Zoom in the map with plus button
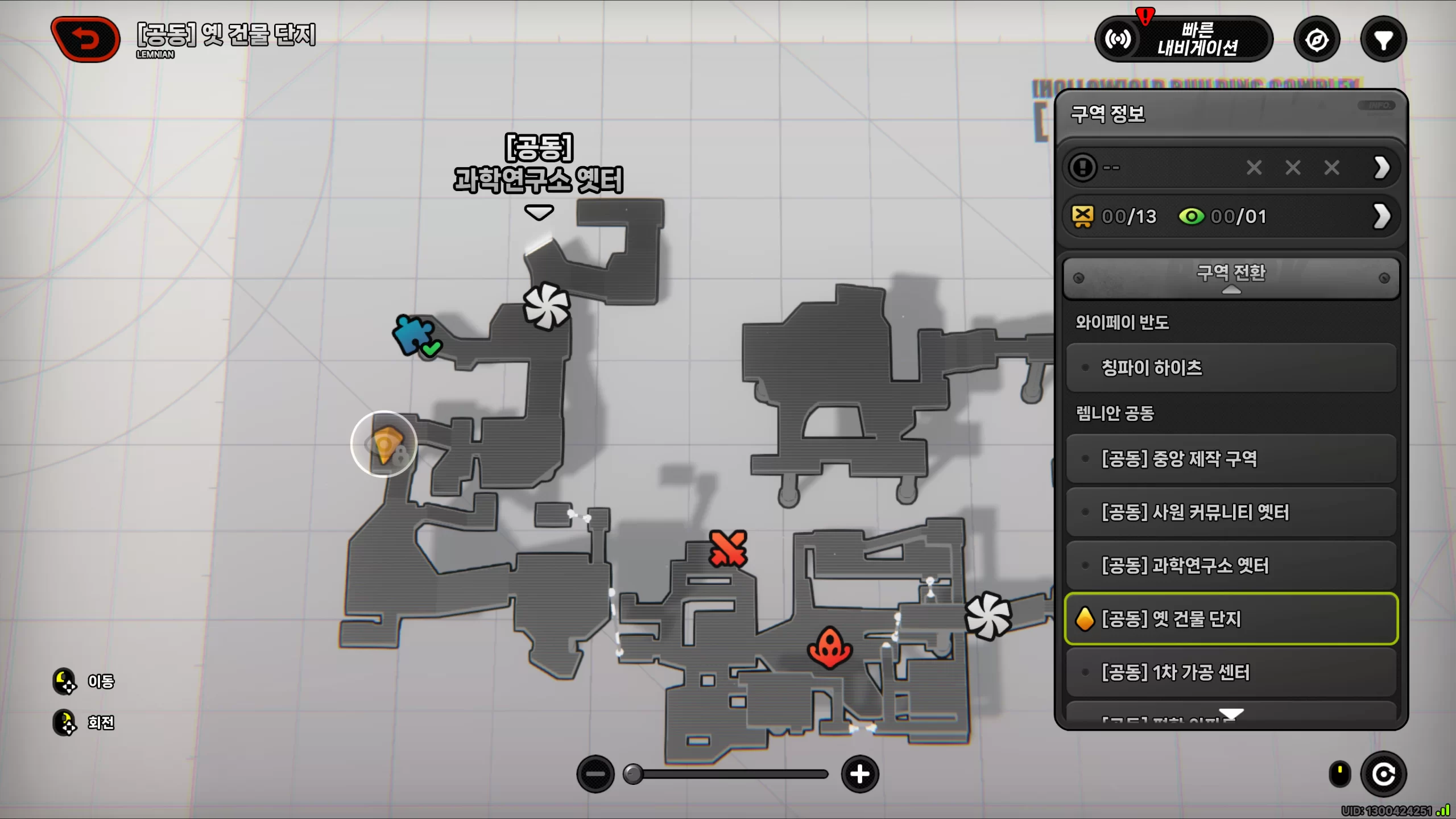 click(x=859, y=774)
